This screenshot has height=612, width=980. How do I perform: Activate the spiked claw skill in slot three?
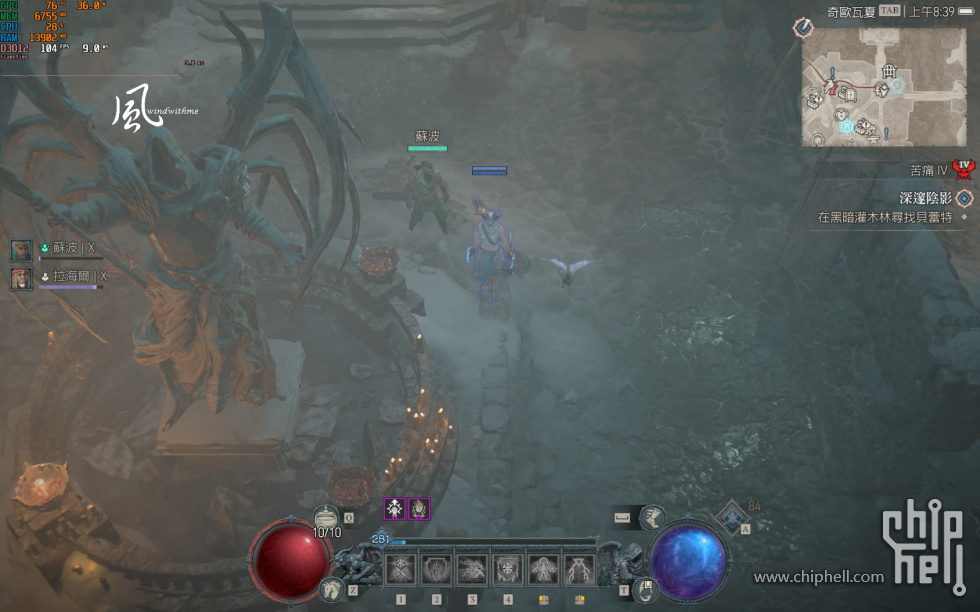coord(472,570)
